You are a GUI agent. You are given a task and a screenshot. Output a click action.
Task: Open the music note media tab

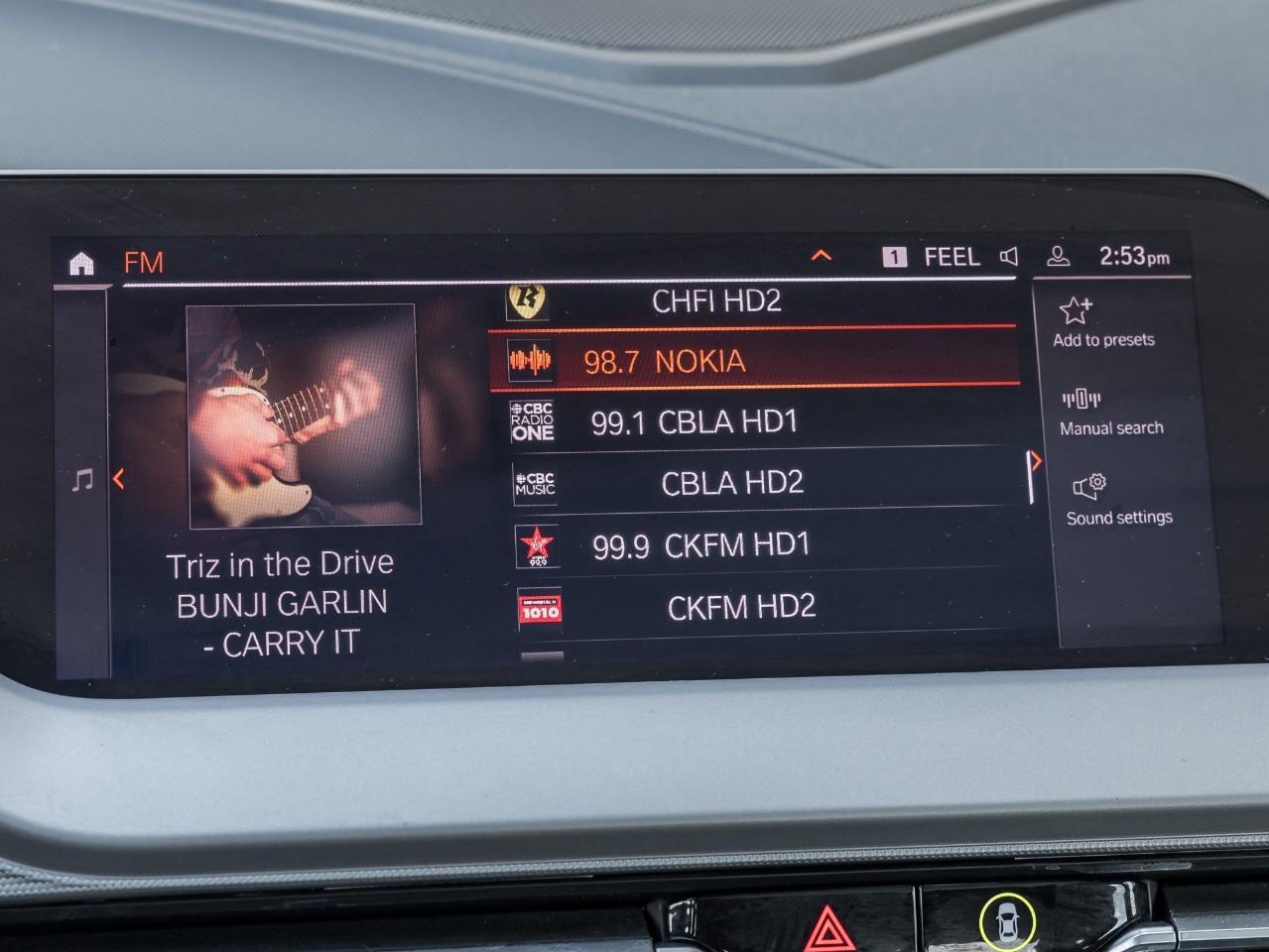[83, 481]
